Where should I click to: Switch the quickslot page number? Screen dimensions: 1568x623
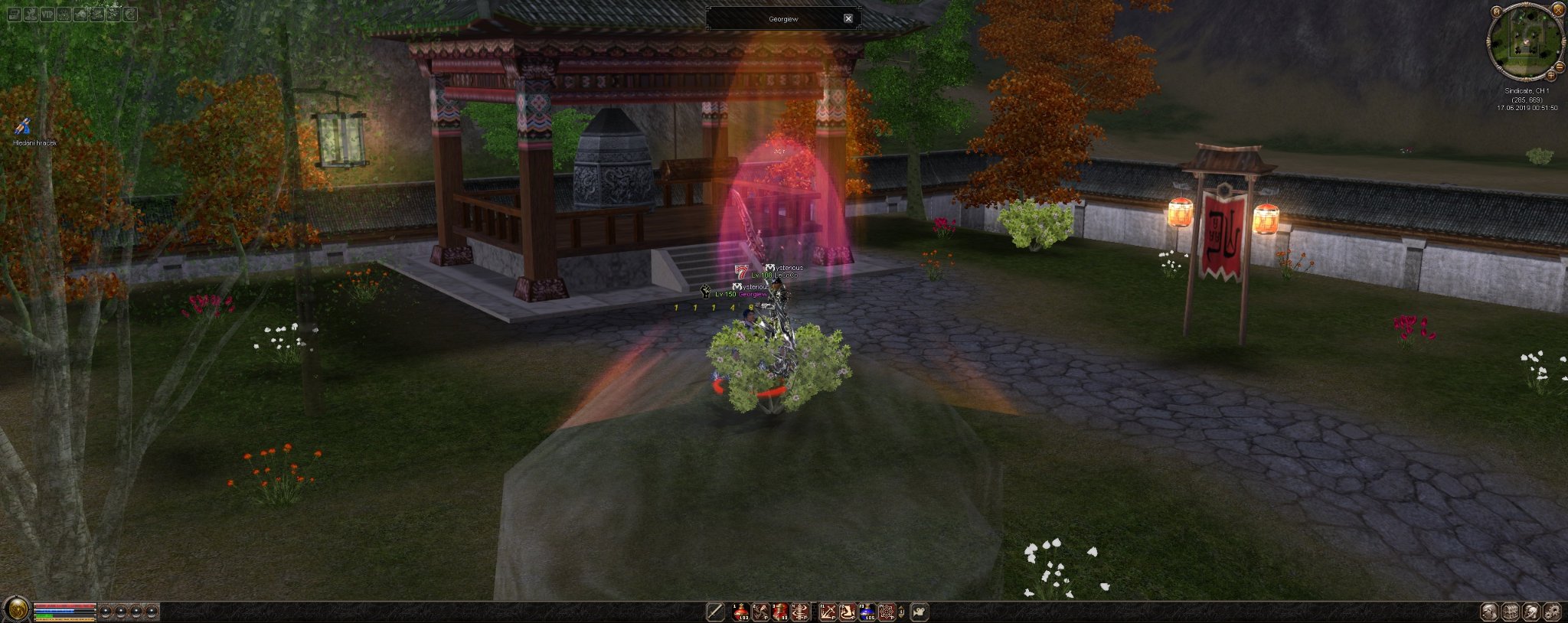902,612
